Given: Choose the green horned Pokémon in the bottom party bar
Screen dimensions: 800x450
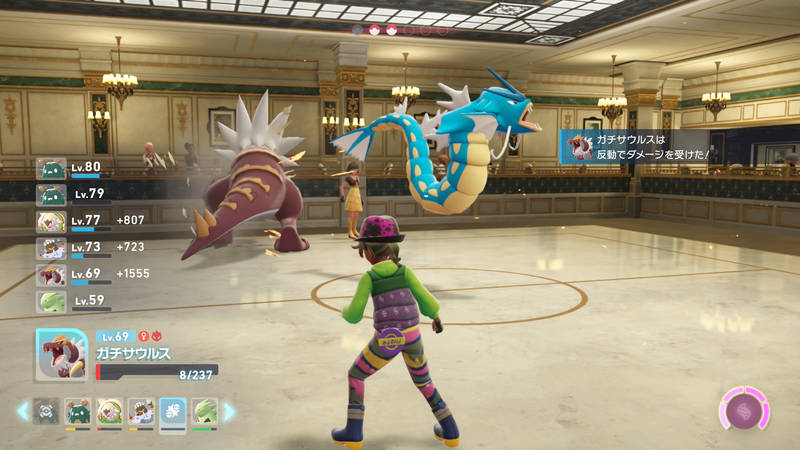Looking at the screenshot, I should pyautogui.click(x=78, y=411).
